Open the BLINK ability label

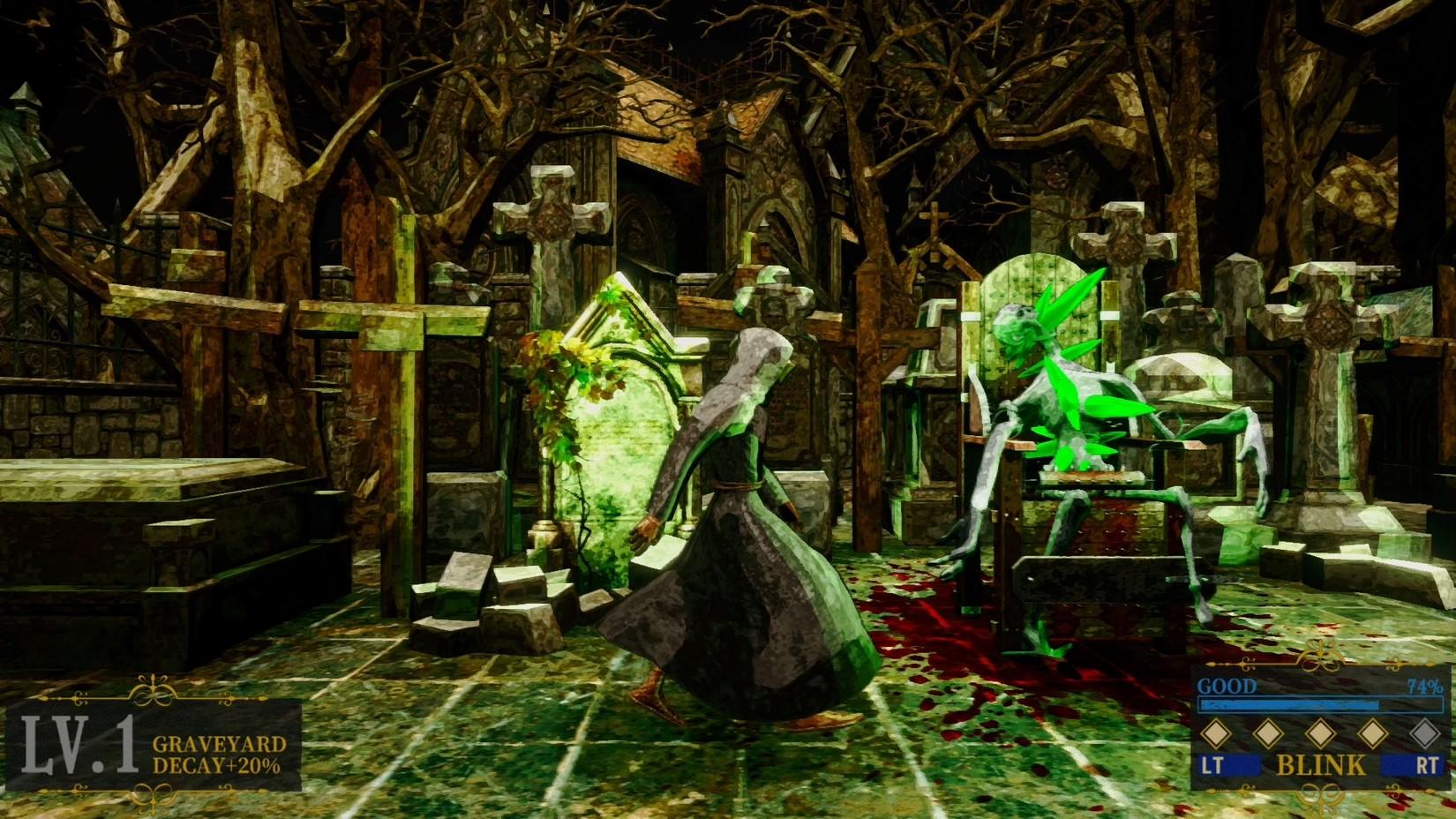coord(1320,764)
